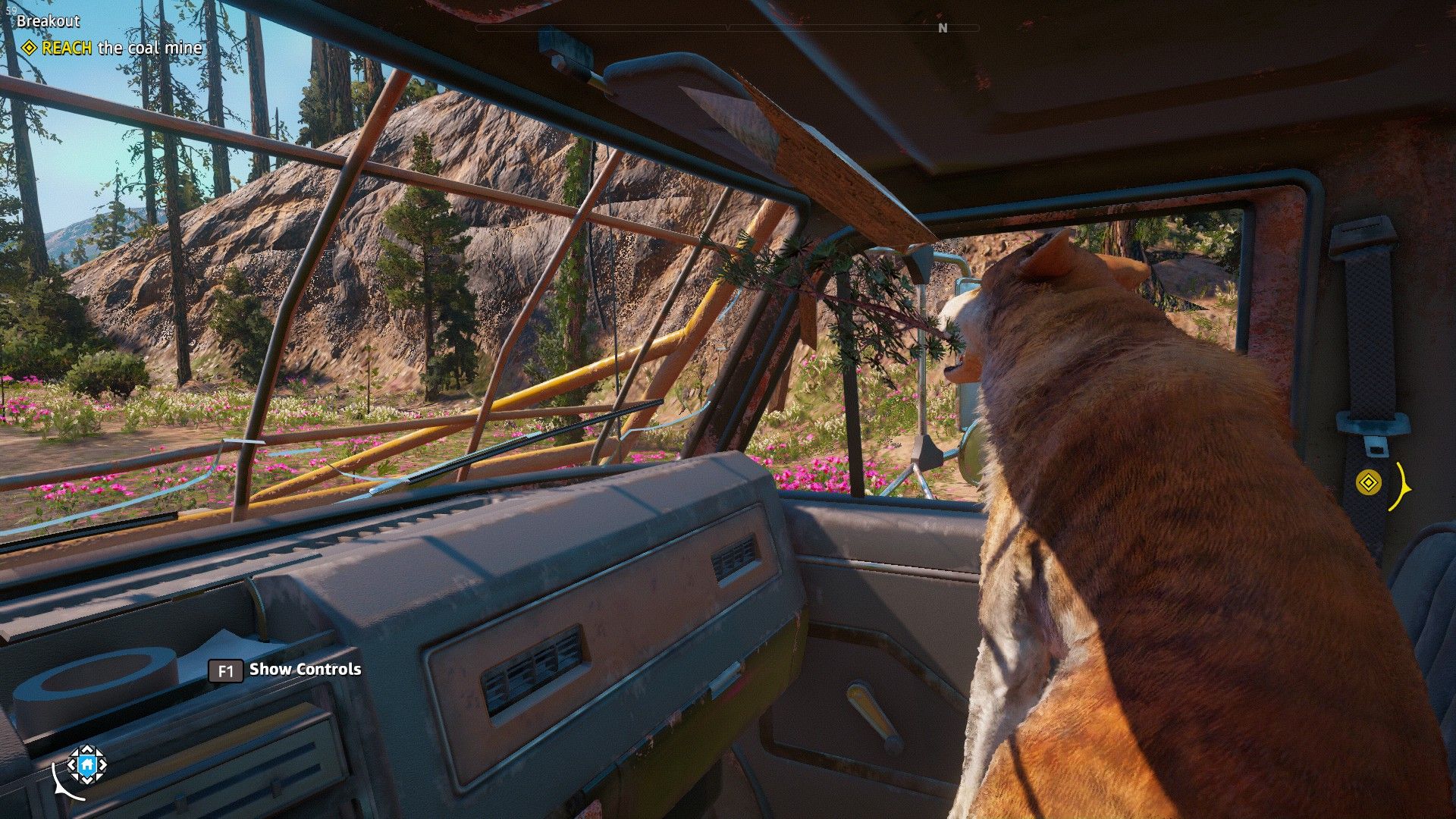Click the F1 key prompt icon
The height and width of the screenshot is (819, 1456).
224,670
